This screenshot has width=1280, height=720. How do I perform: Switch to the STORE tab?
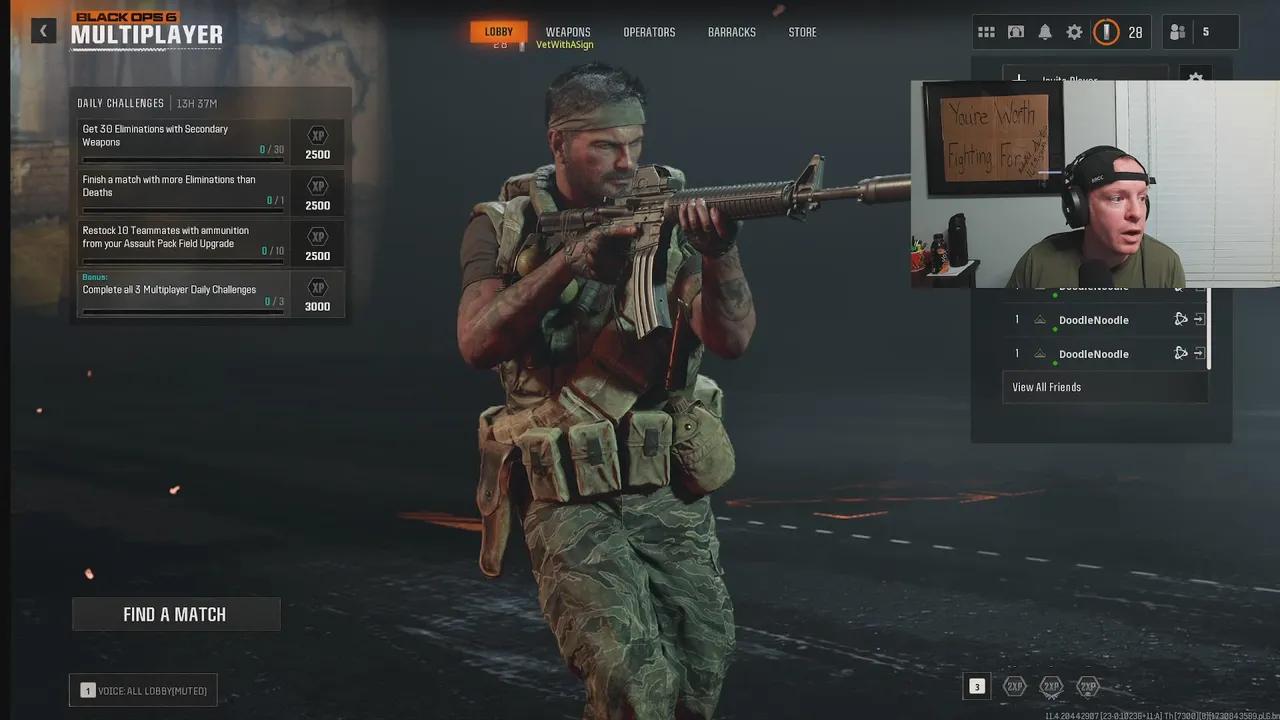(802, 31)
